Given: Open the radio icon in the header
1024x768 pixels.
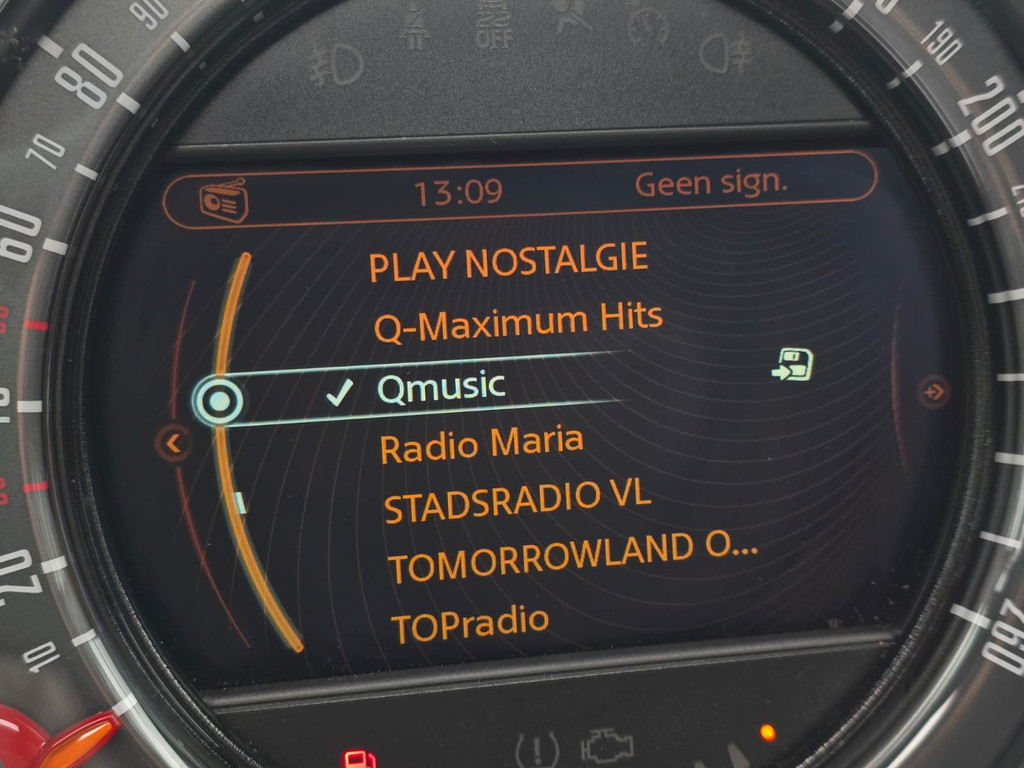Looking at the screenshot, I should point(223,200).
